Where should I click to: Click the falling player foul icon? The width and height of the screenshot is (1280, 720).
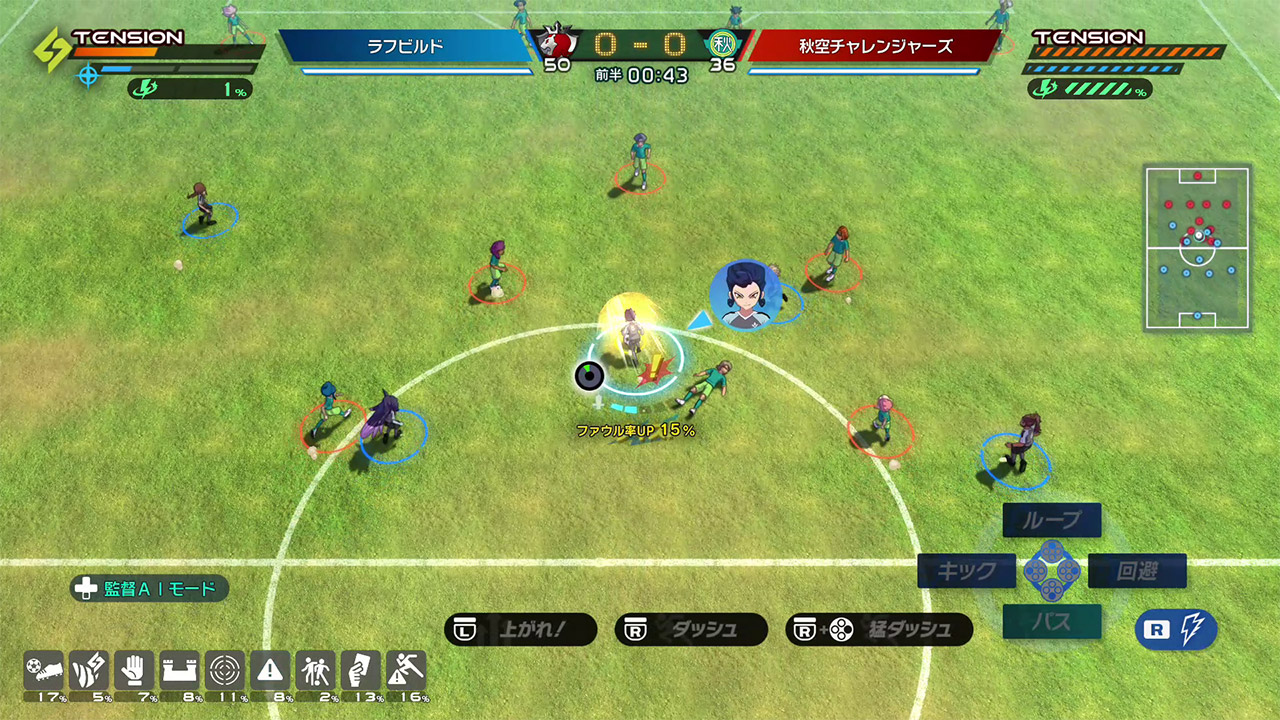(x=406, y=671)
